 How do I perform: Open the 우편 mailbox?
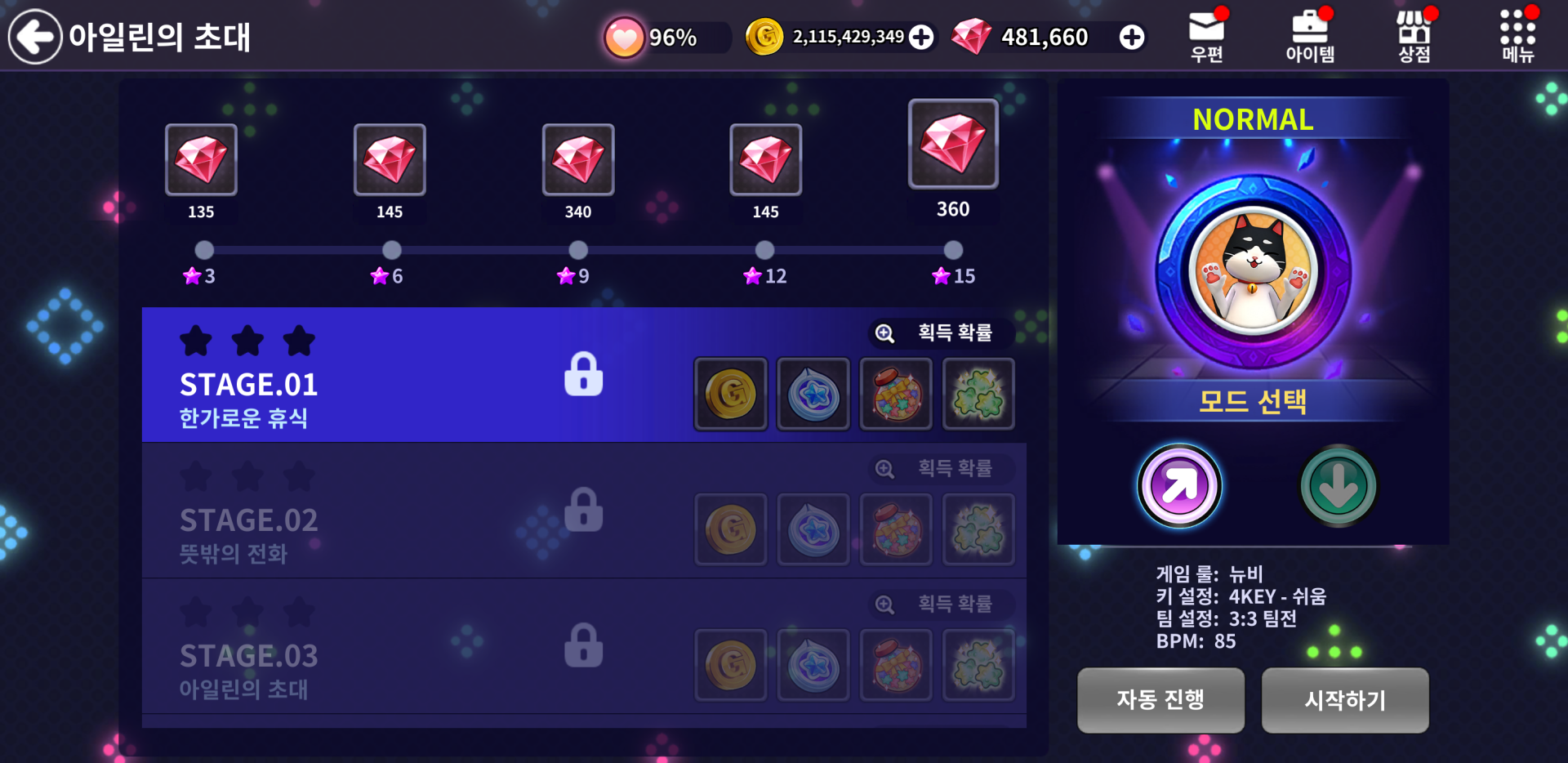[1206, 36]
